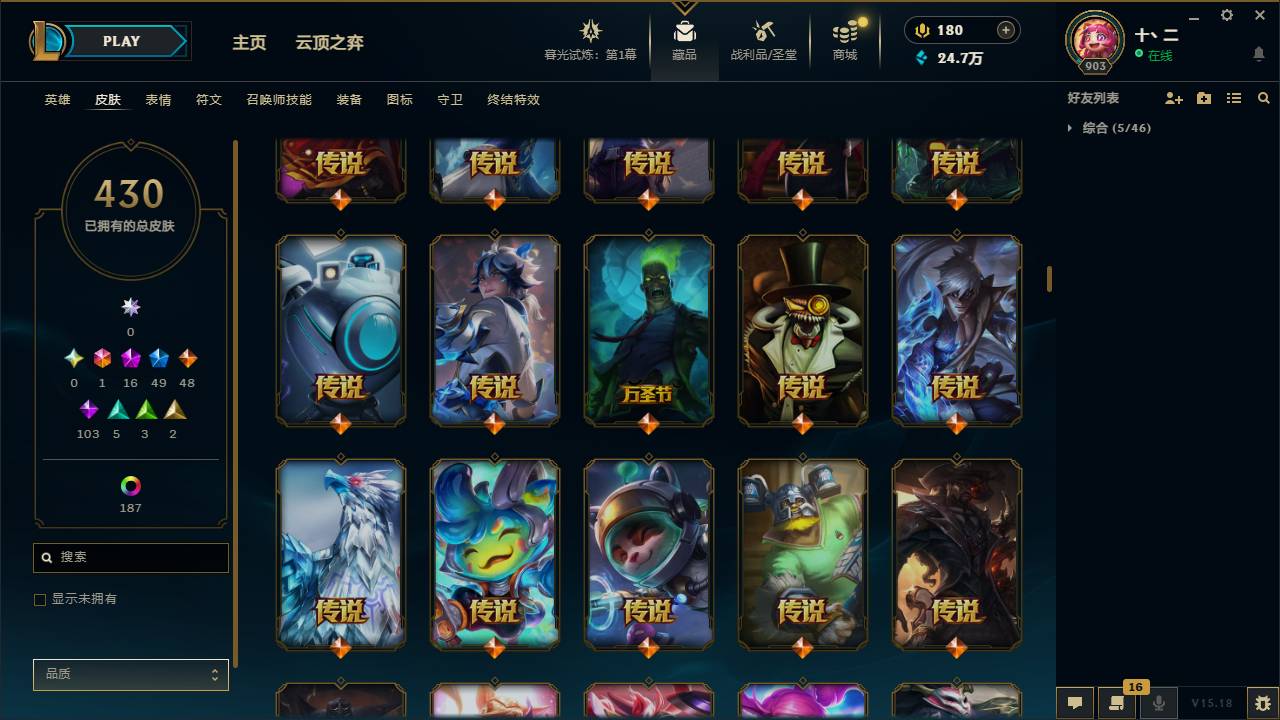This screenshot has height=720, width=1280.
Task: Open friend list search with magnifier icon
Action: [x=1263, y=97]
